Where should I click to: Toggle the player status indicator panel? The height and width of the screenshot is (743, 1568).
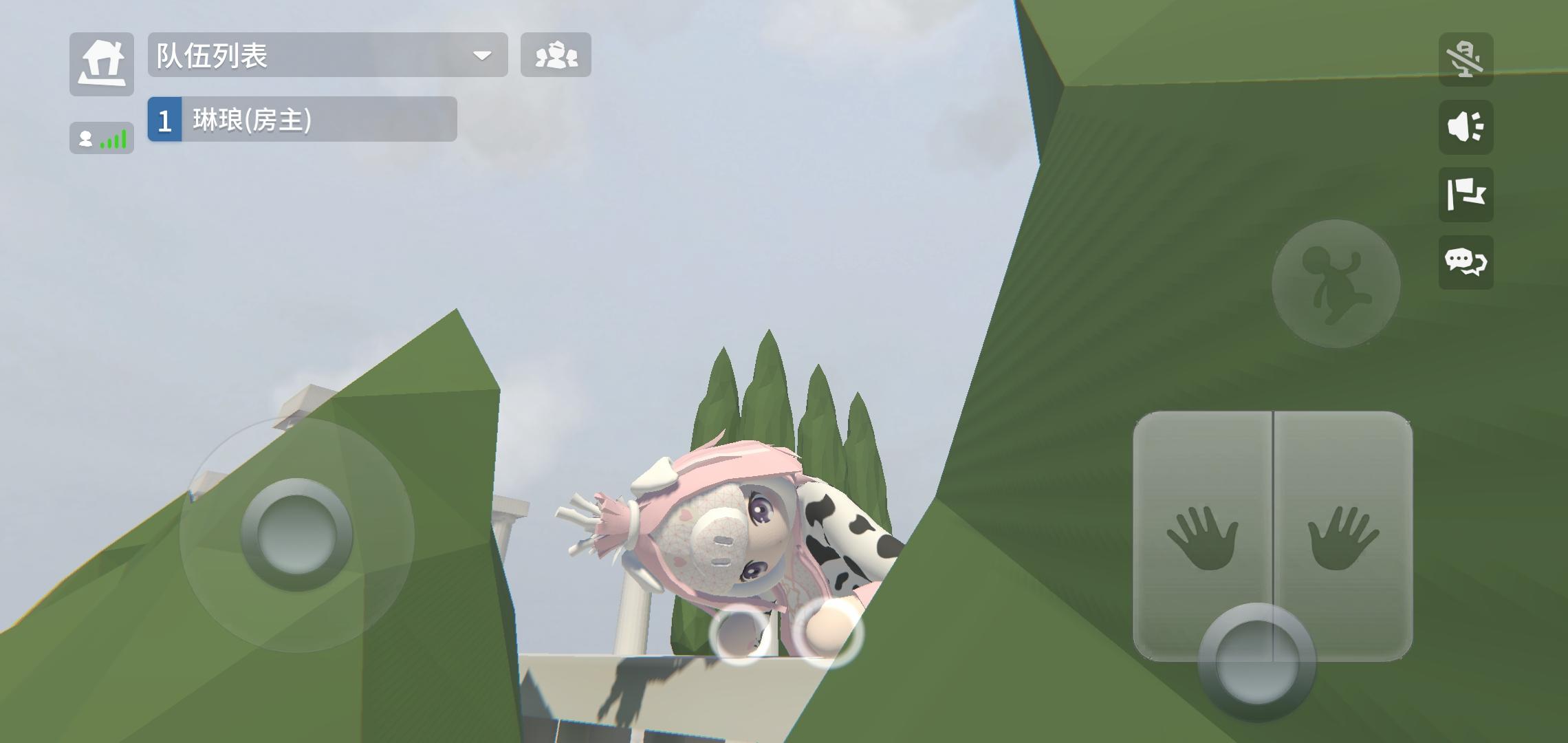click(101, 138)
